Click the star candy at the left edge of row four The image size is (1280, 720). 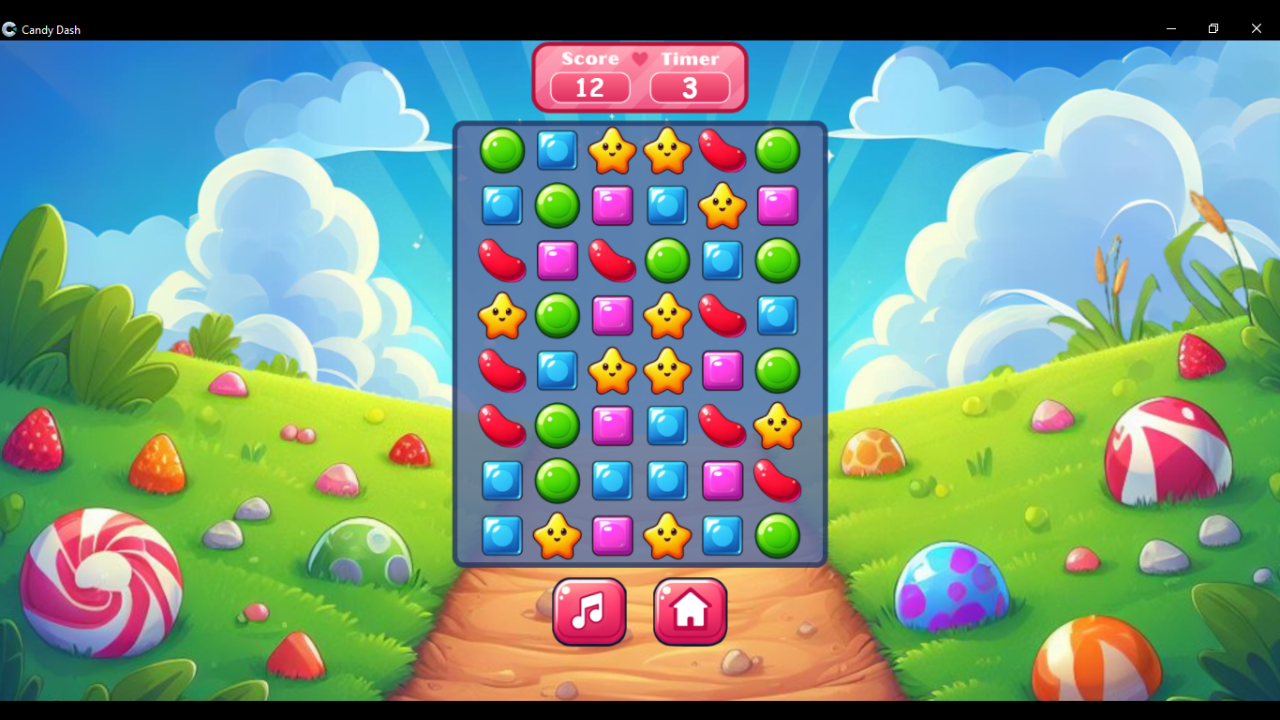tap(502, 316)
